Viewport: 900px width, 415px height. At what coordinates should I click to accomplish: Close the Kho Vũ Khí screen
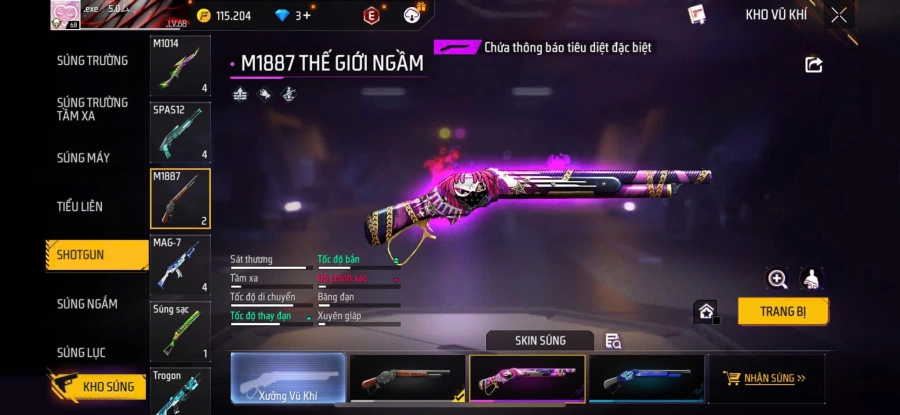[x=839, y=15]
